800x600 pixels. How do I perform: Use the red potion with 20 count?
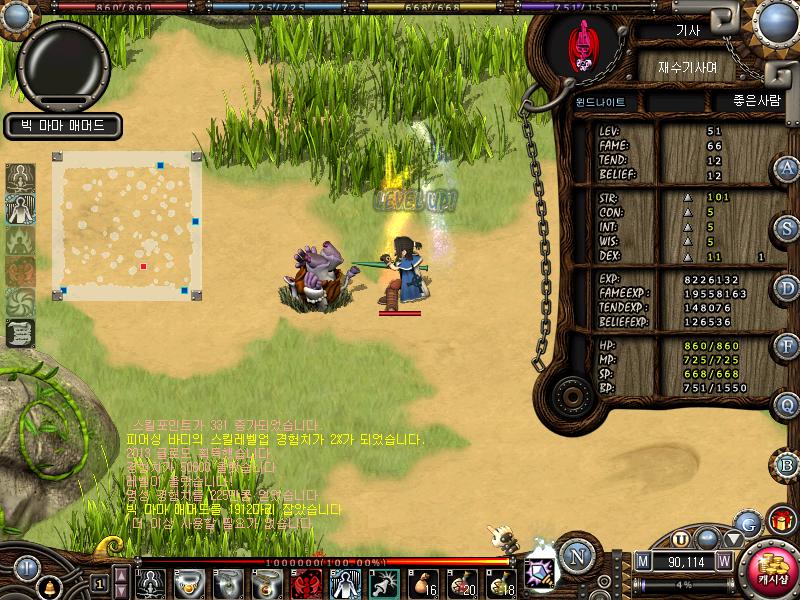[461, 583]
